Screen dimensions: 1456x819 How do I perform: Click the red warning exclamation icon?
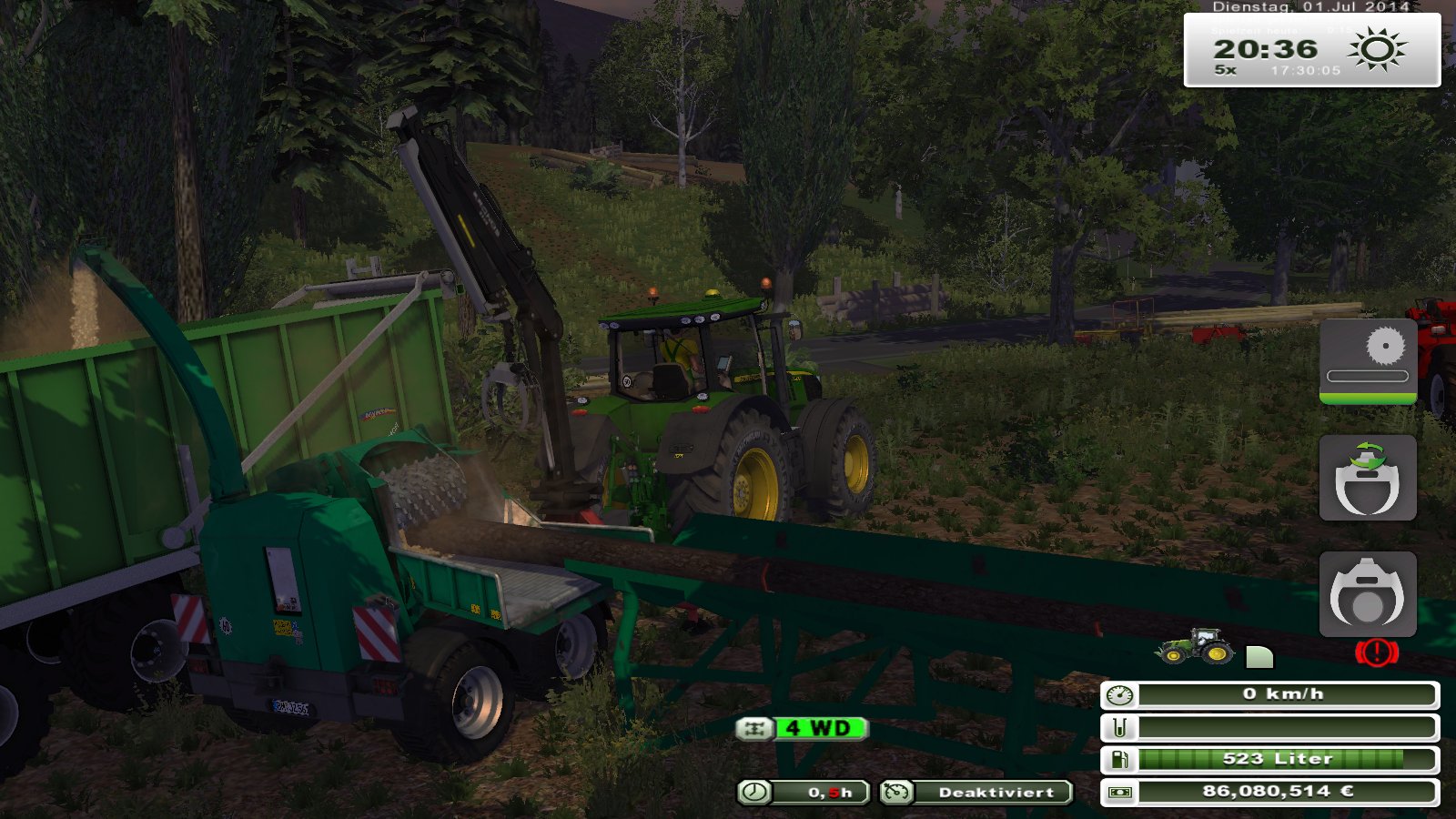(1376, 652)
